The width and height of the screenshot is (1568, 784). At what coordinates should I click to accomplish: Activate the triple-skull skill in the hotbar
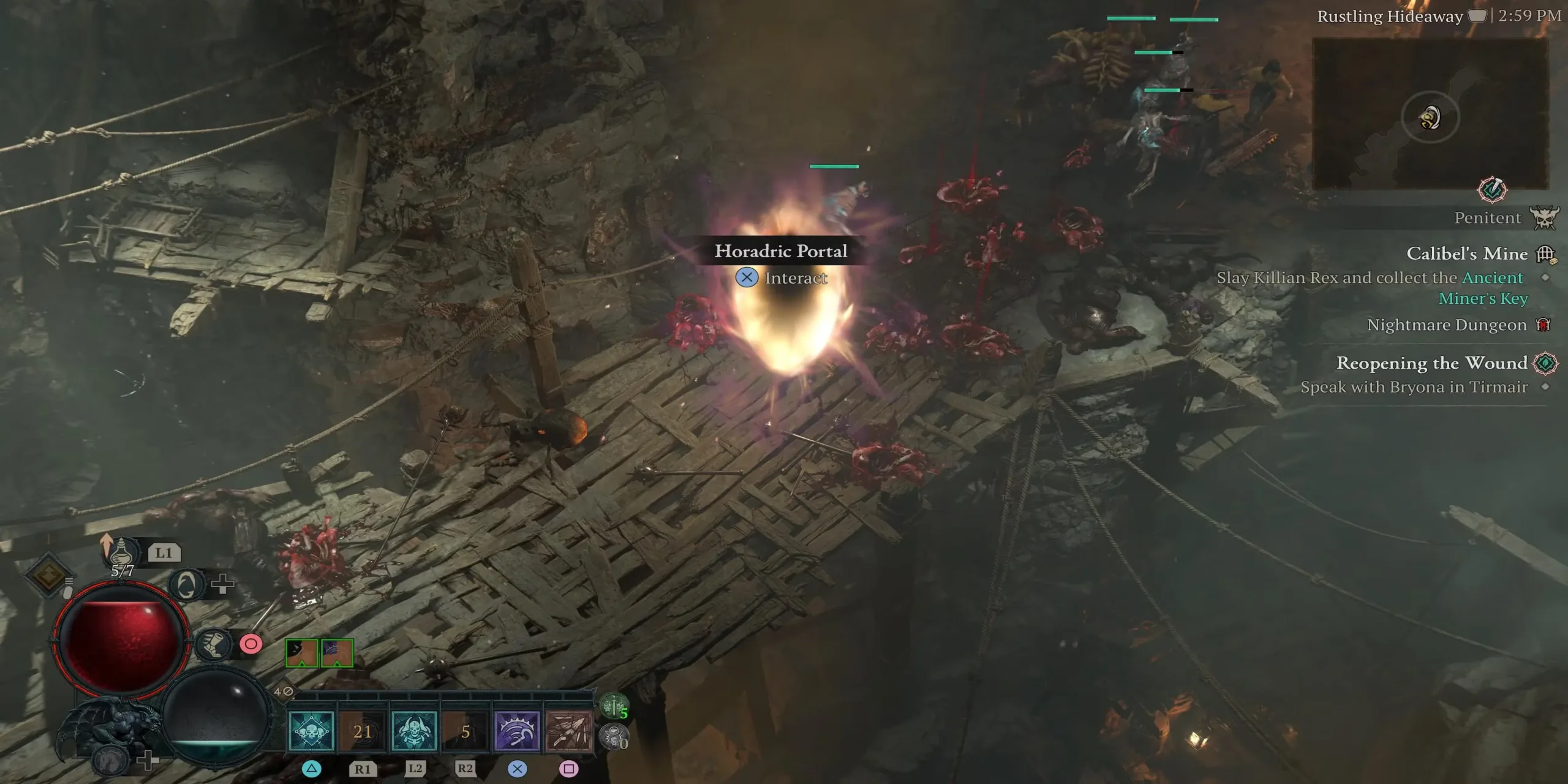coord(311,731)
